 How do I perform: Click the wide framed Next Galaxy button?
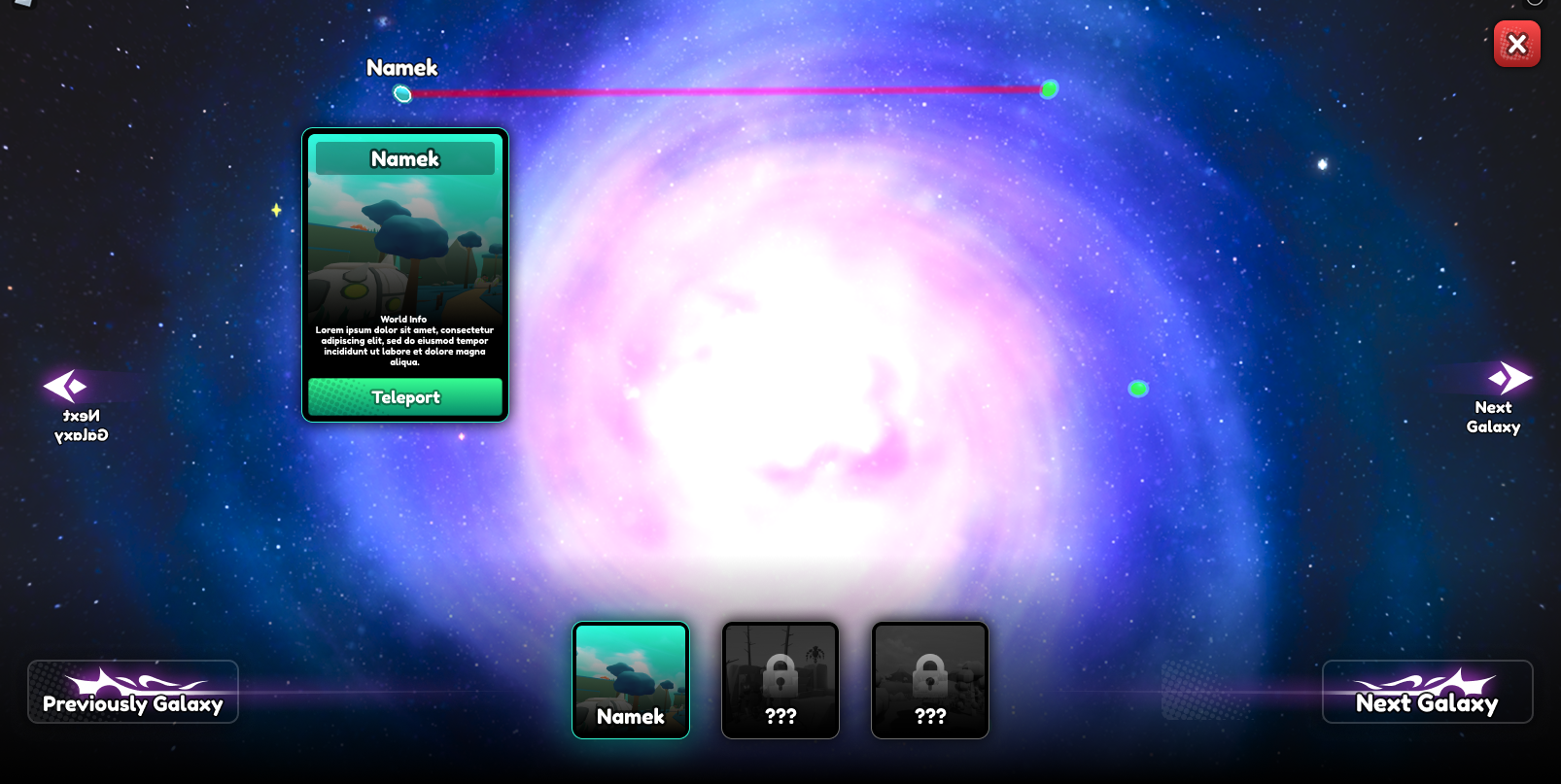[1427, 692]
